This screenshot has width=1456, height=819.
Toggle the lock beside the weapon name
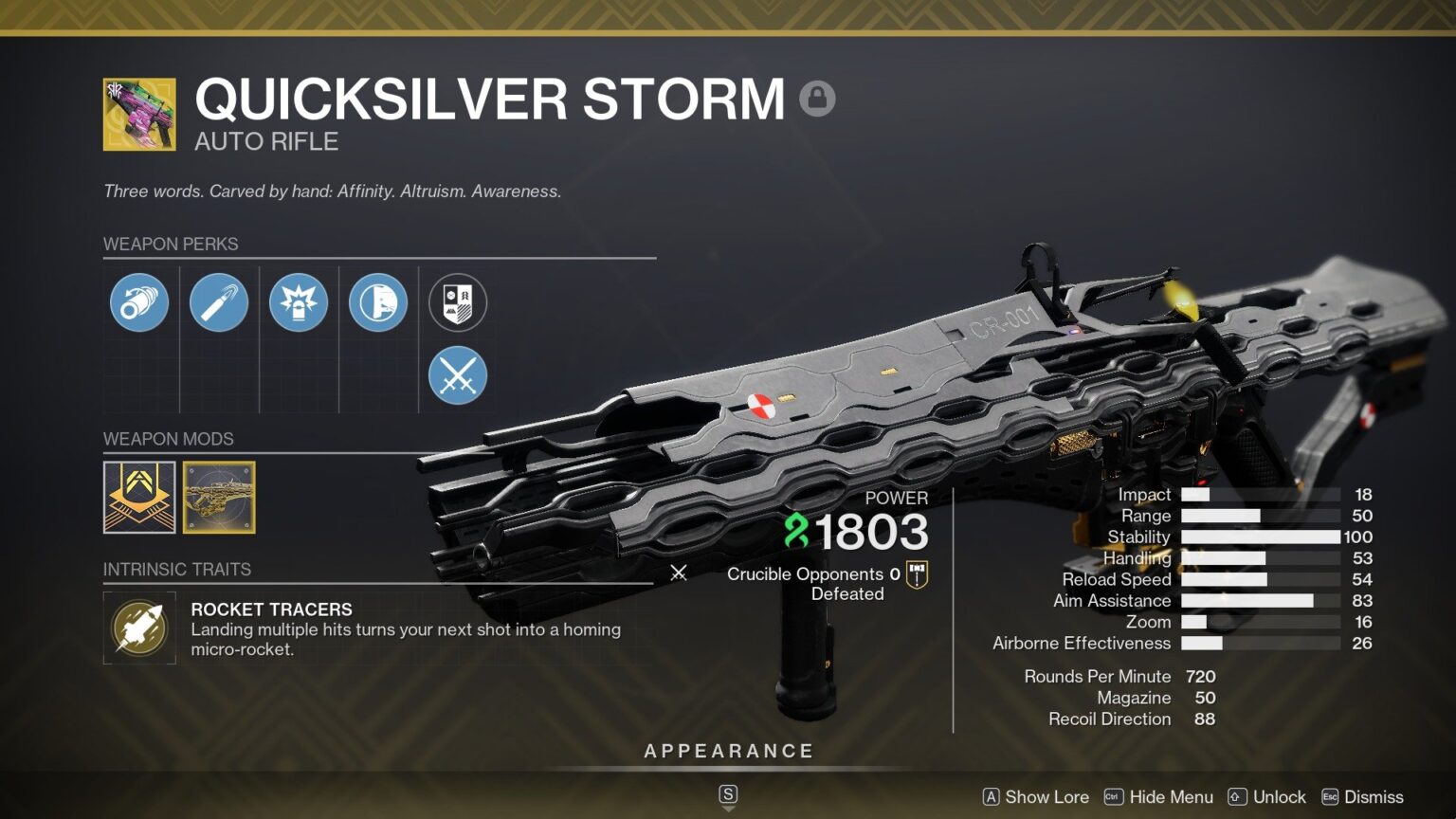point(817,98)
